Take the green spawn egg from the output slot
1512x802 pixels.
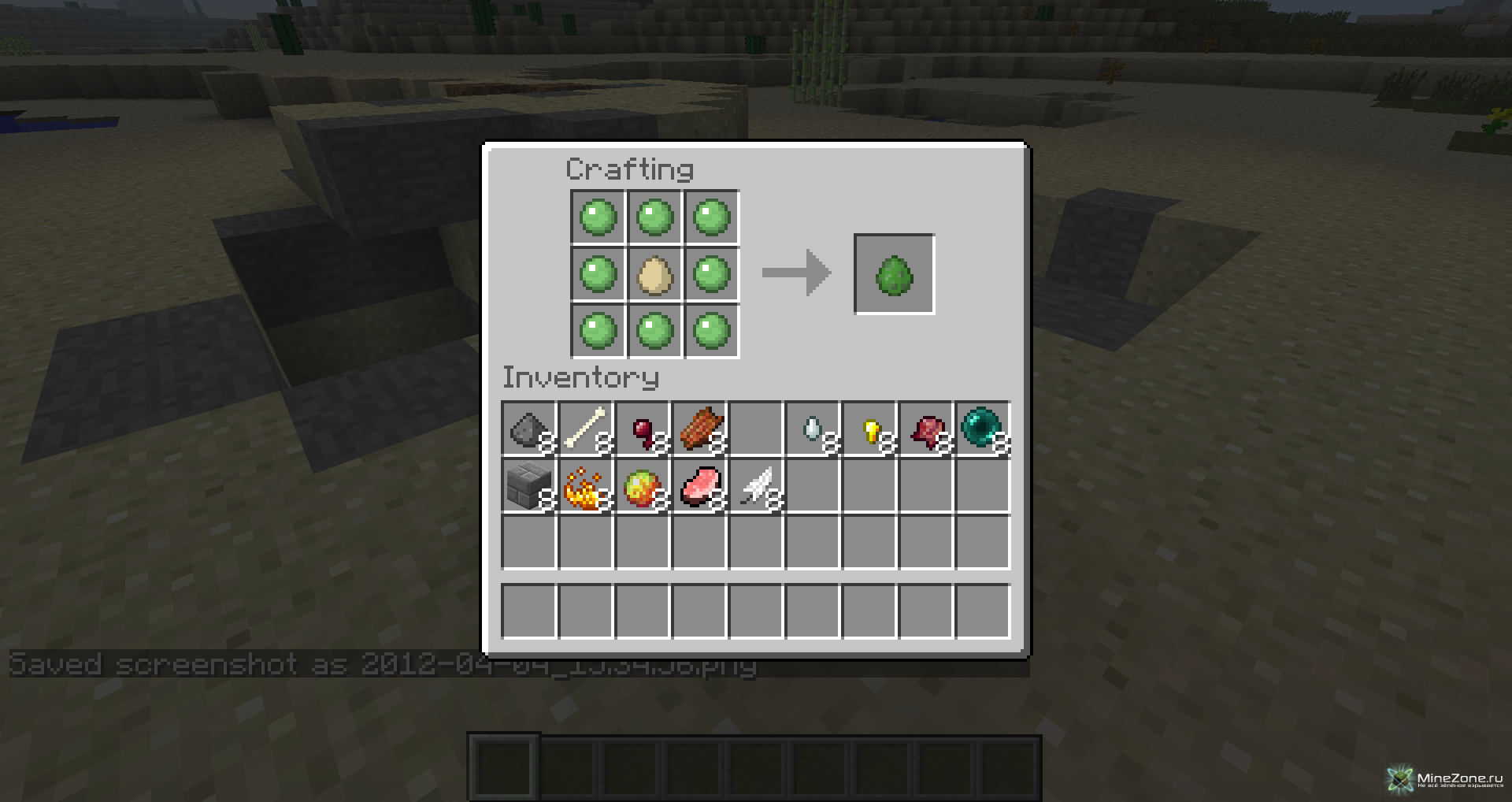pyautogui.click(x=894, y=274)
